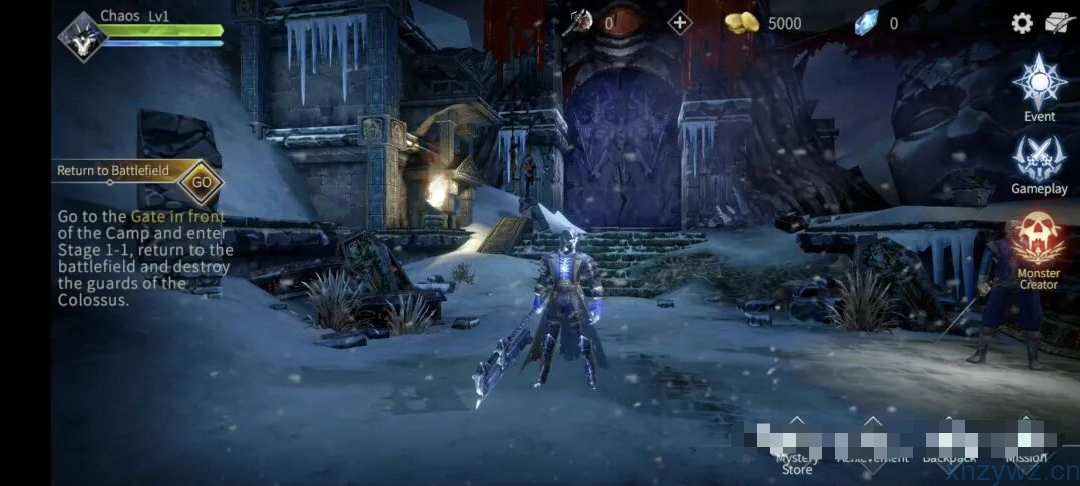
Task: Open the mail icon beside the gear
Action: pos(1060,23)
